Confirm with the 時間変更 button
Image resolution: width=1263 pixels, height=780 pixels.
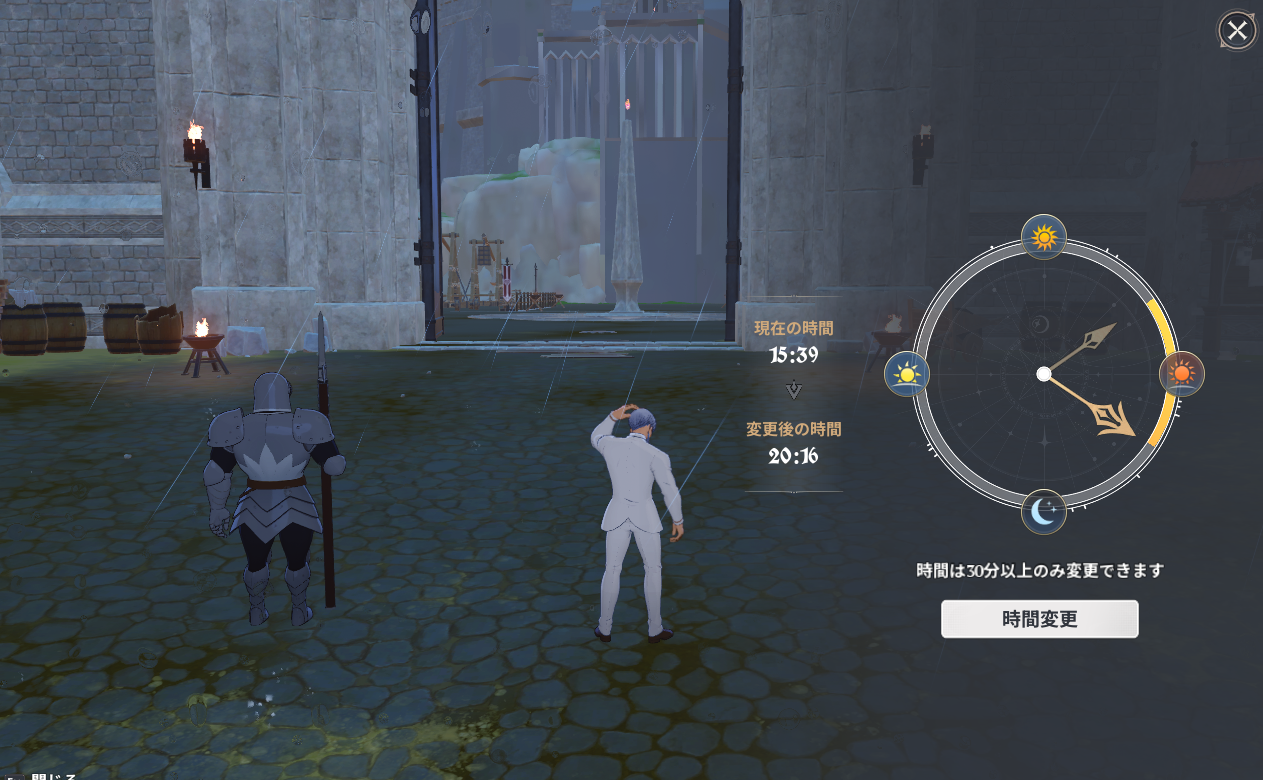point(1039,619)
